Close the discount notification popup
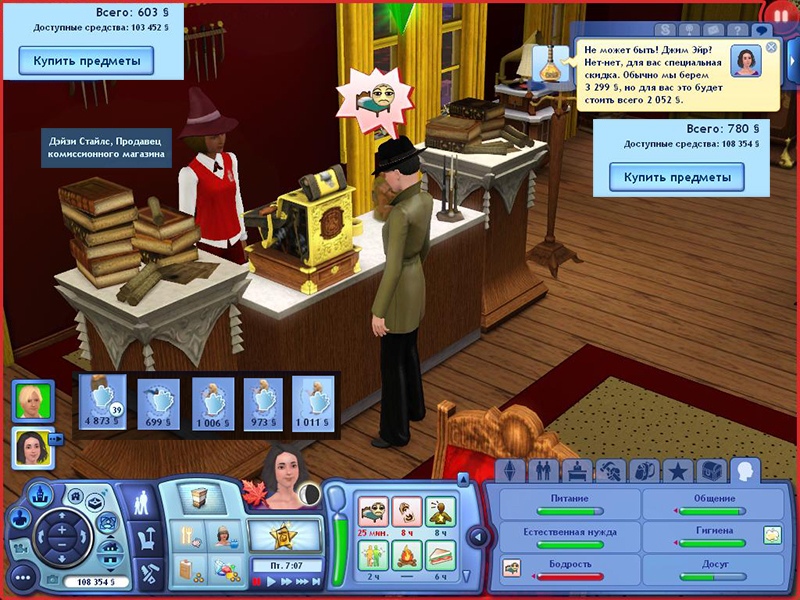800x600 pixels. pos(771,47)
